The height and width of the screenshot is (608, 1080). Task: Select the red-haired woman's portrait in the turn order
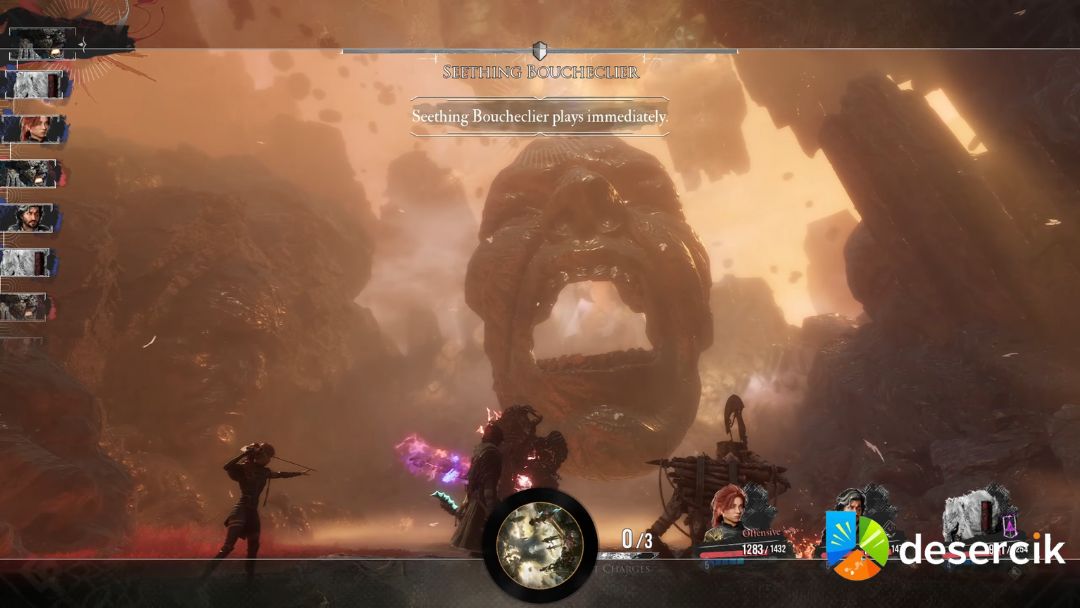click(33, 129)
